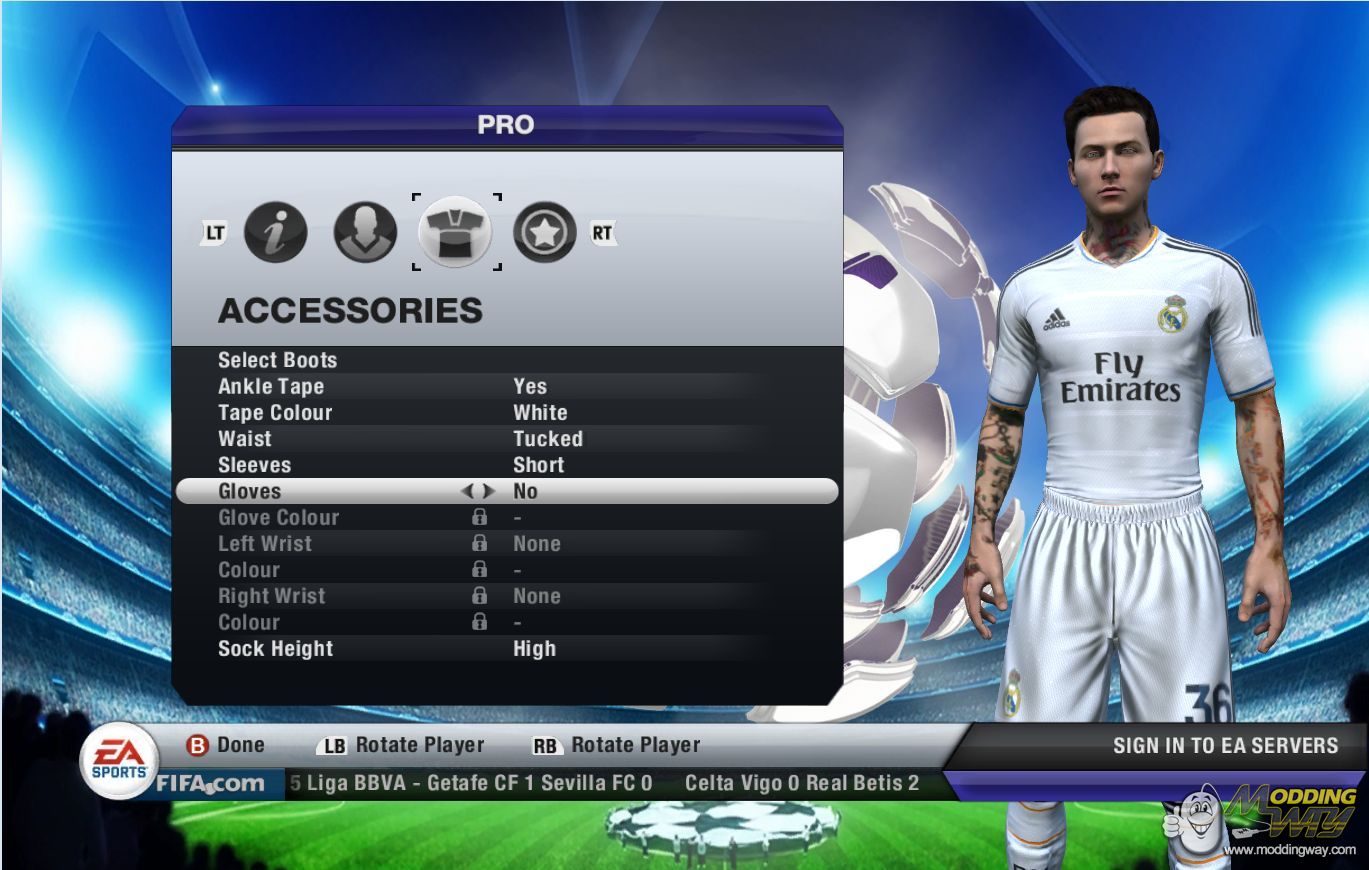The width and height of the screenshot is (1369, 870).
Task: Click the EA Sports logo
Action: [119, 760]
